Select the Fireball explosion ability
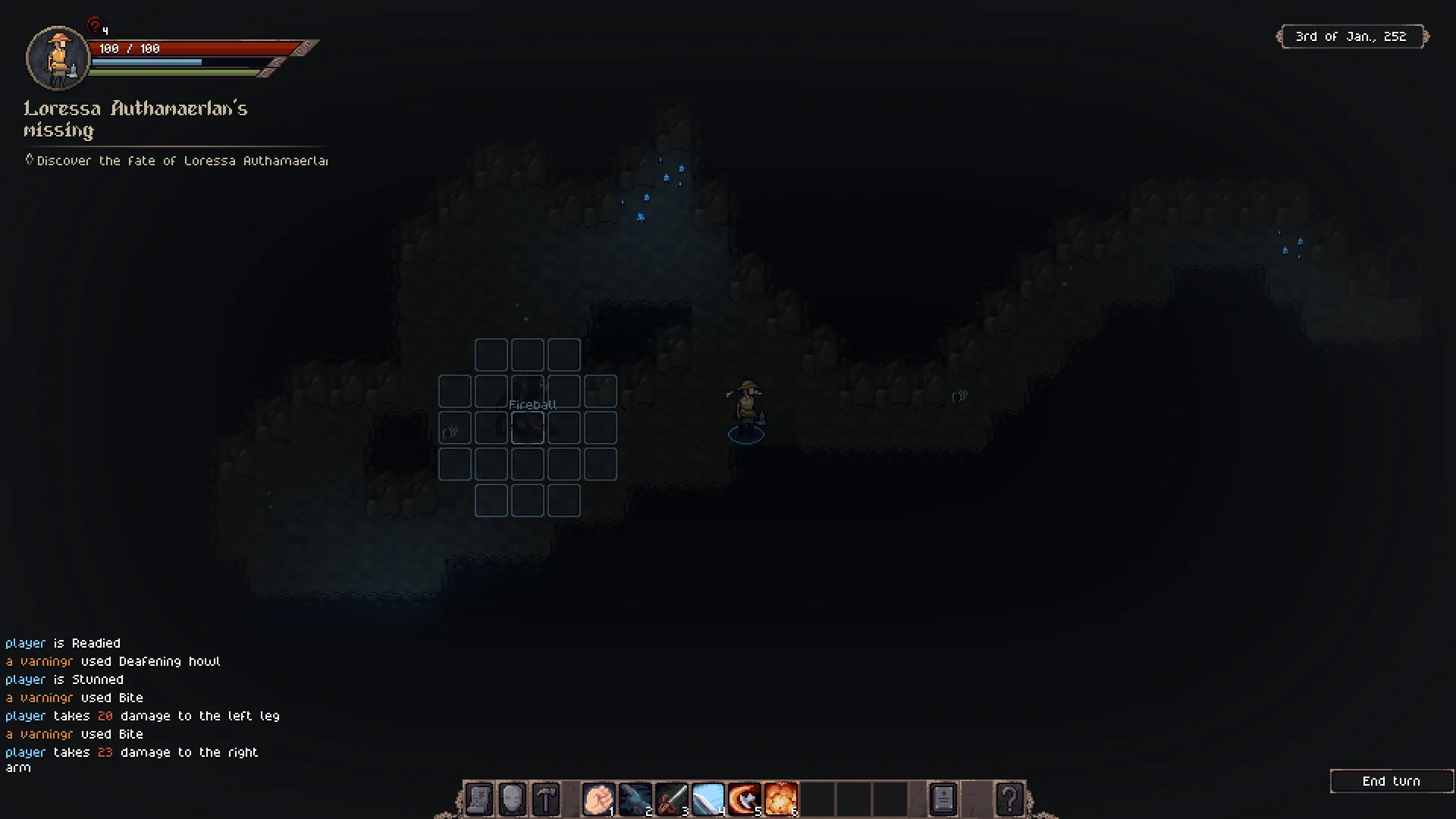Image resolution: width=1456 pixels, height=819 pixels. (x=780, y=799)
